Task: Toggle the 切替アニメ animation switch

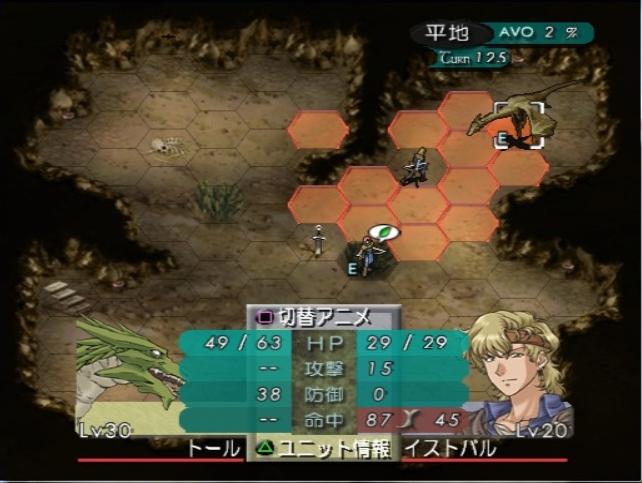Action: tap(315, 318)
